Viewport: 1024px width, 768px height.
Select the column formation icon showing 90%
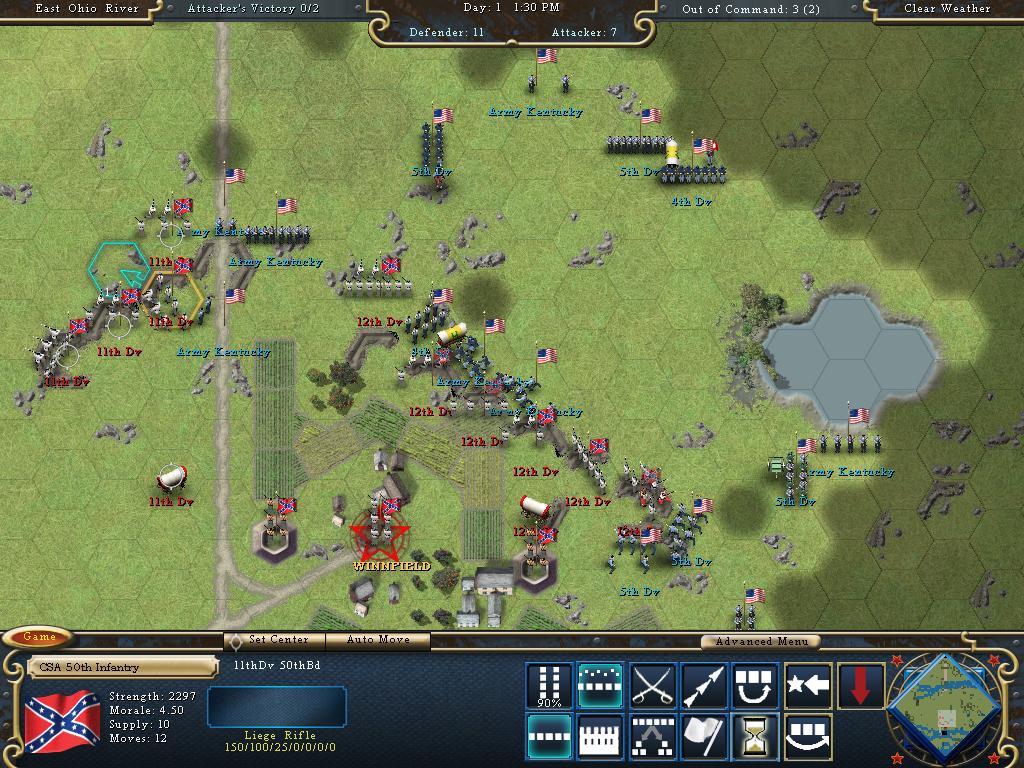(x=549, y=685)
